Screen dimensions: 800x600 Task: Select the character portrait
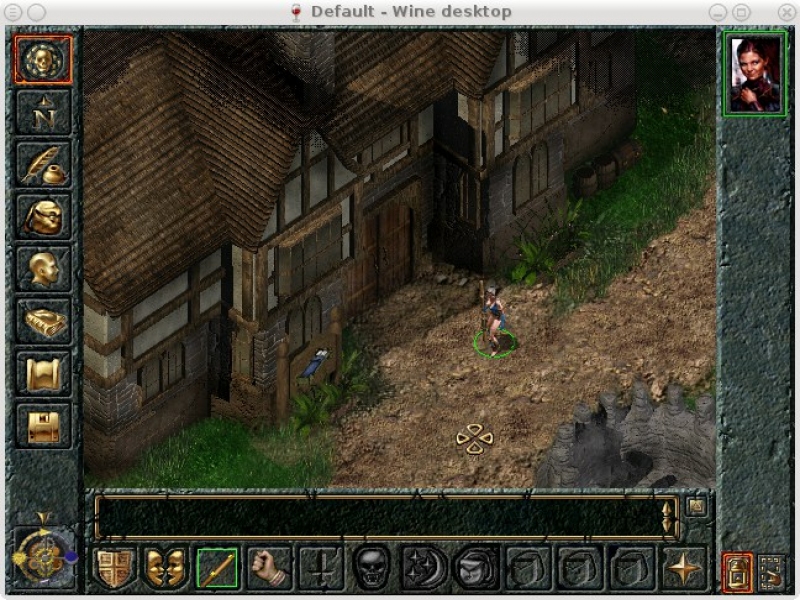tap(755, 74)
